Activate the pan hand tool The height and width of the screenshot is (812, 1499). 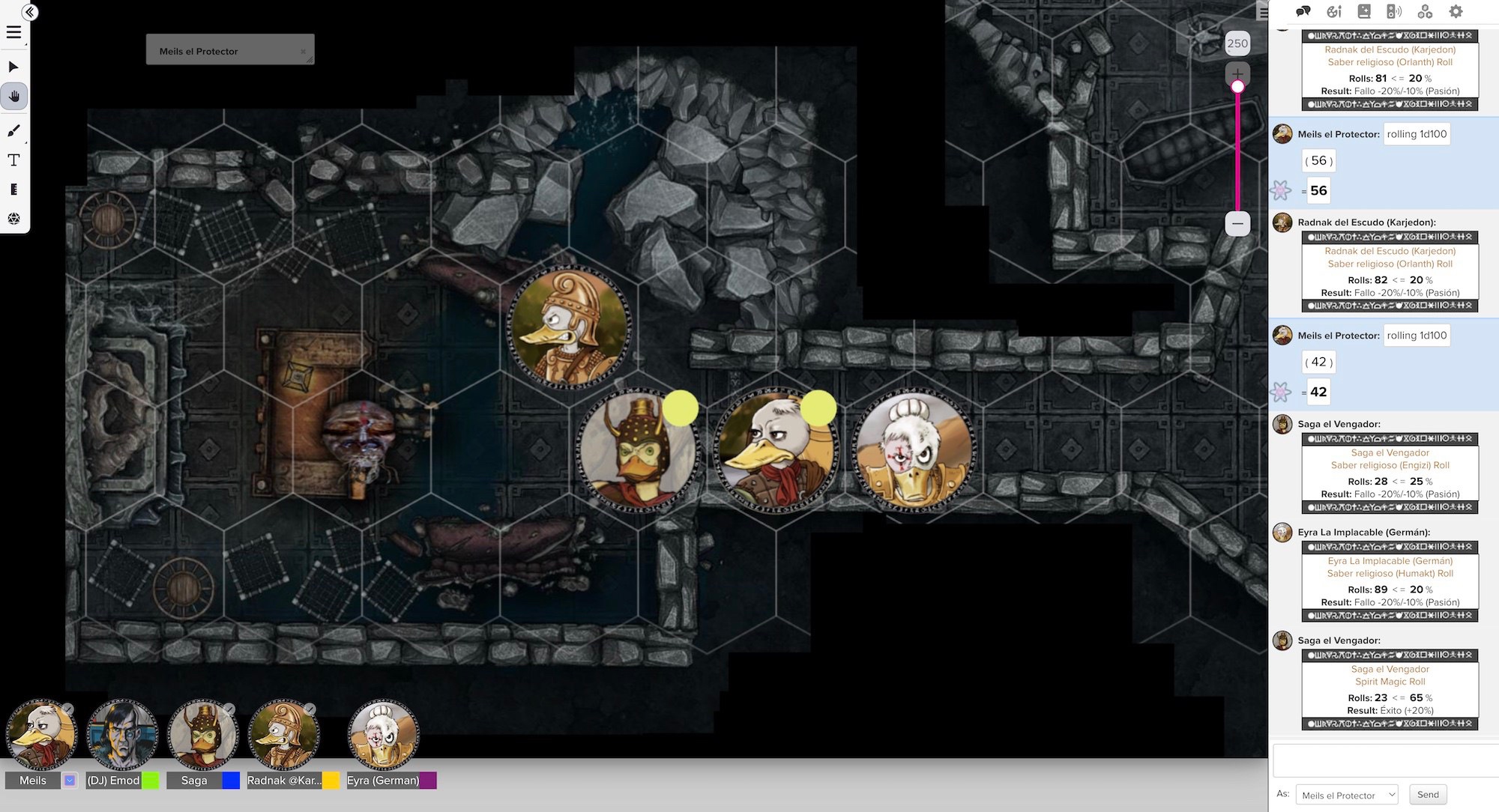[x=13, y=96]
